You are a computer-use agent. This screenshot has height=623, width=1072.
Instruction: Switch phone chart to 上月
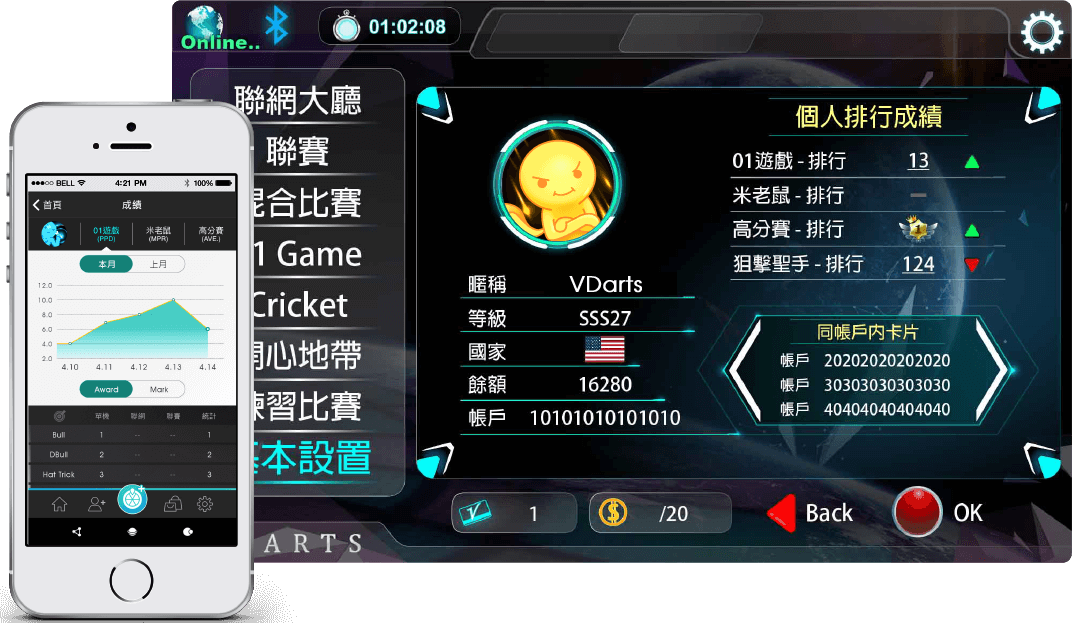[159, 264]
